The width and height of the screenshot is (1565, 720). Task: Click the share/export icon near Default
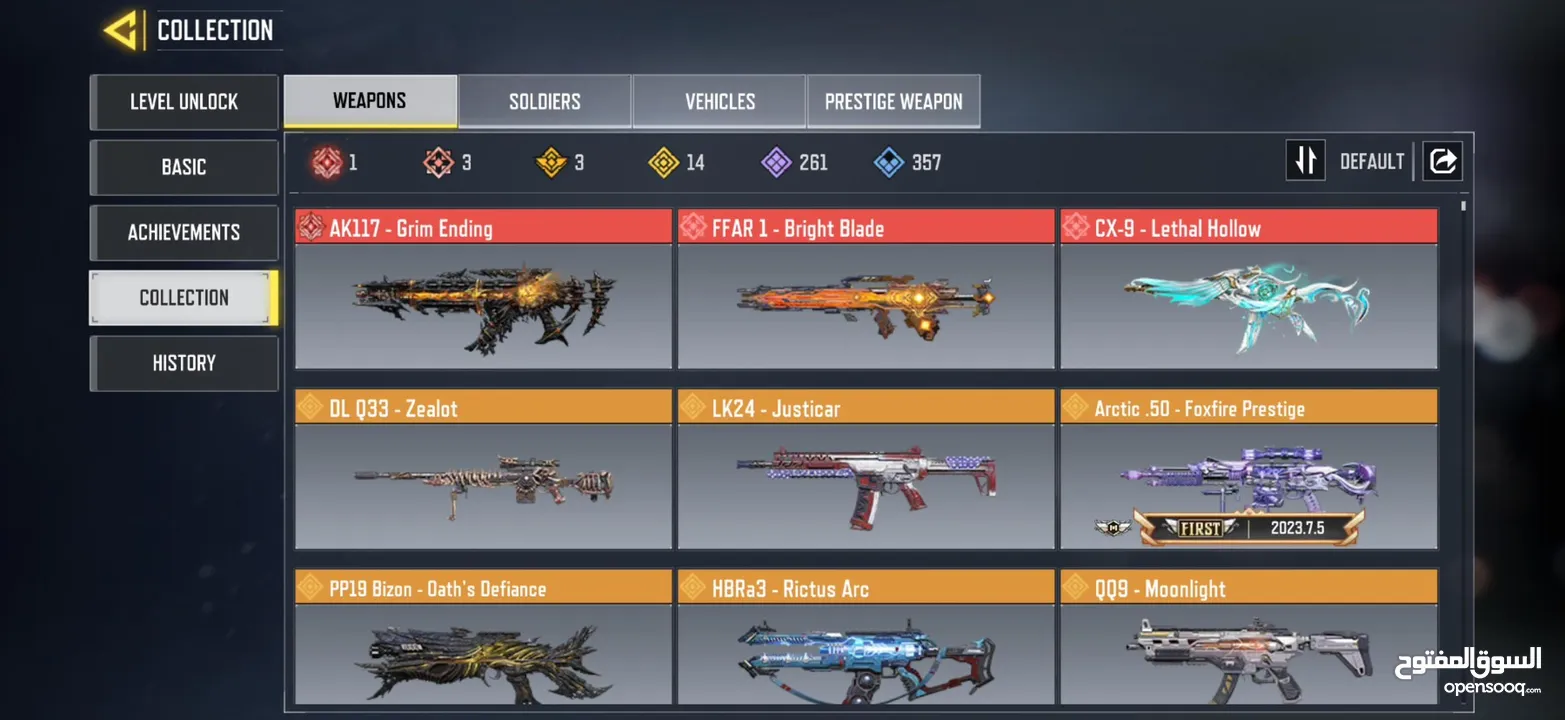tap(1441, 160)
